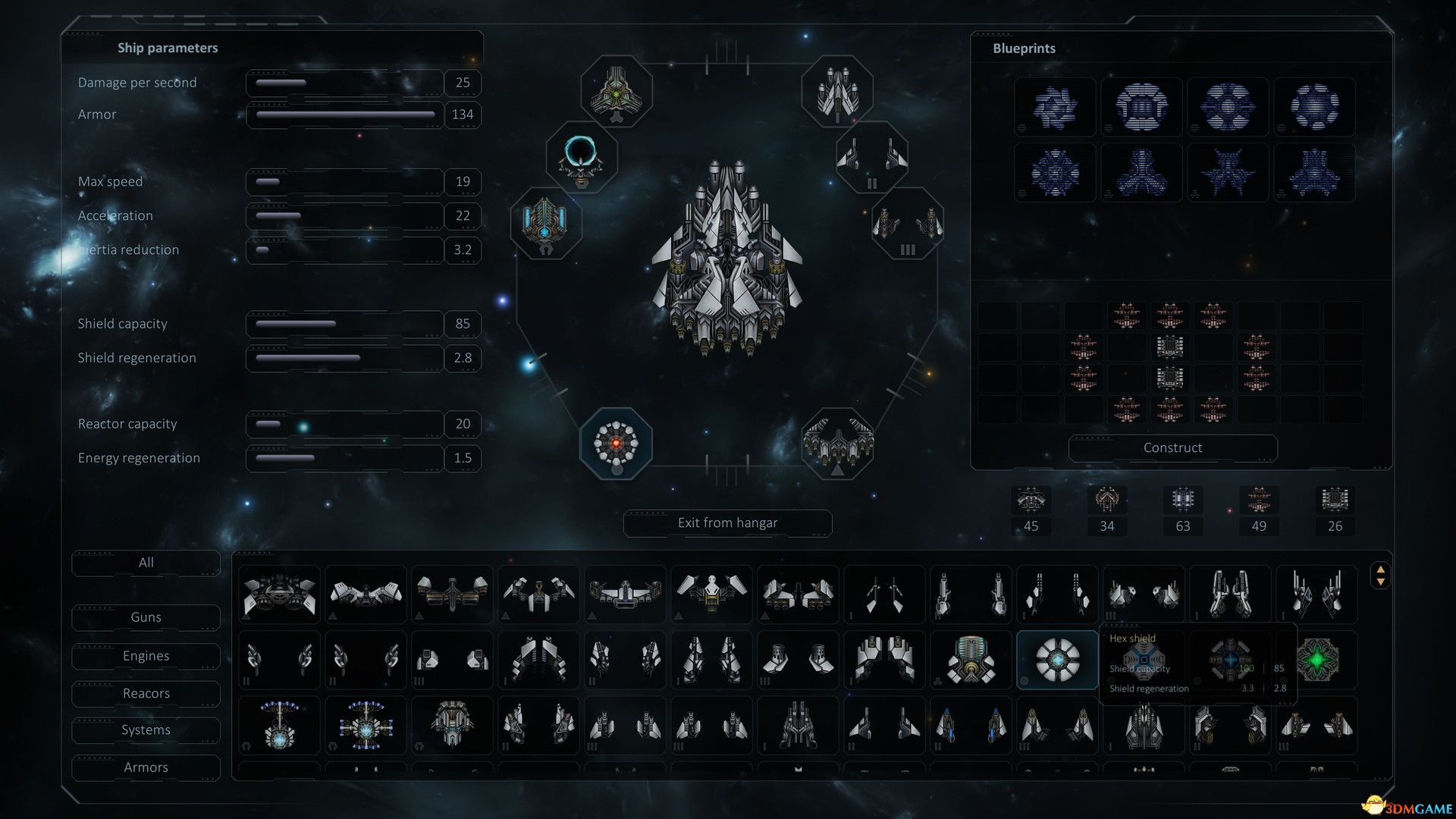
Task: Toggle the Engines parts filter
Action: [x=146, y=655]
